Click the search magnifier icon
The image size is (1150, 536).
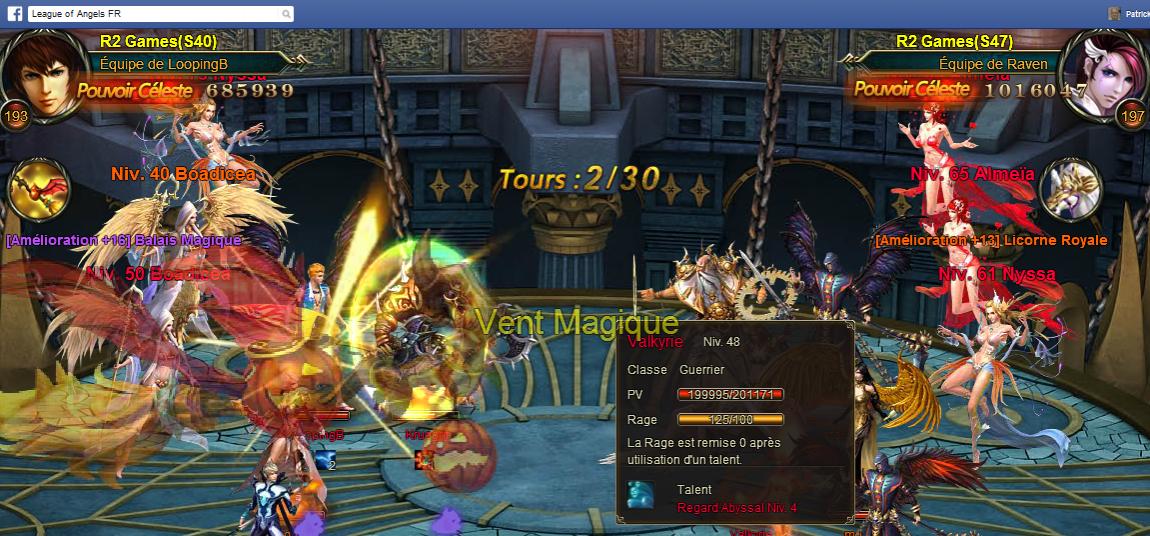pyautogui.click(x=286, y=14)
